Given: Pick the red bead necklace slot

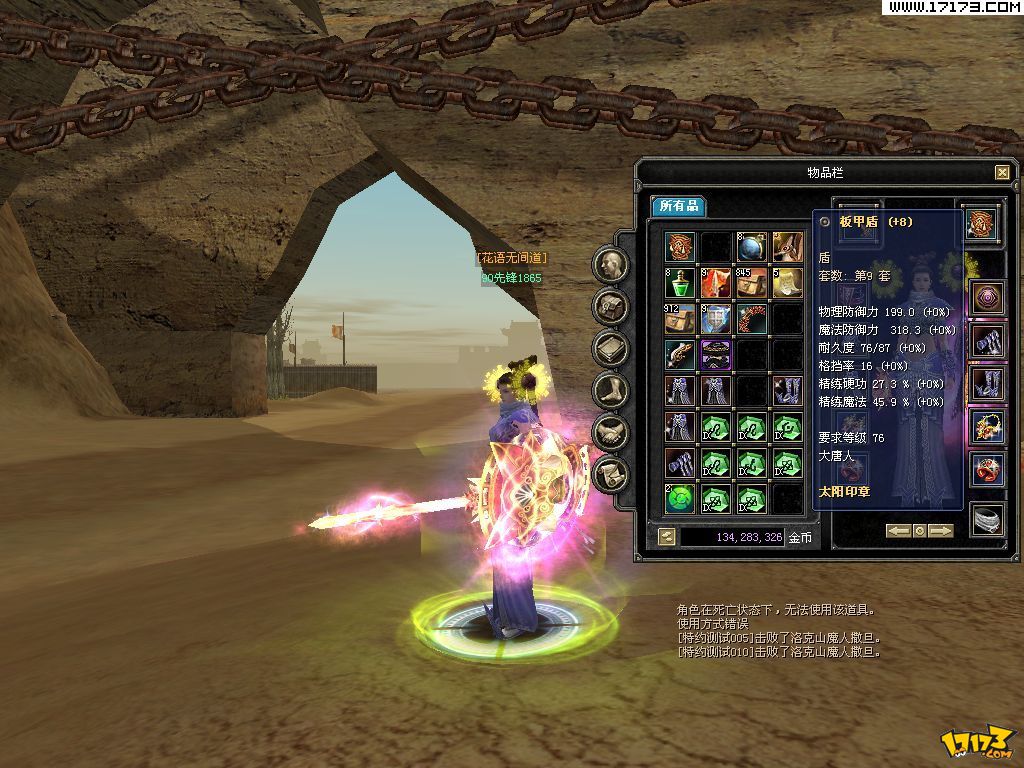Looking at the screenshot, I should tap(751, 319).
